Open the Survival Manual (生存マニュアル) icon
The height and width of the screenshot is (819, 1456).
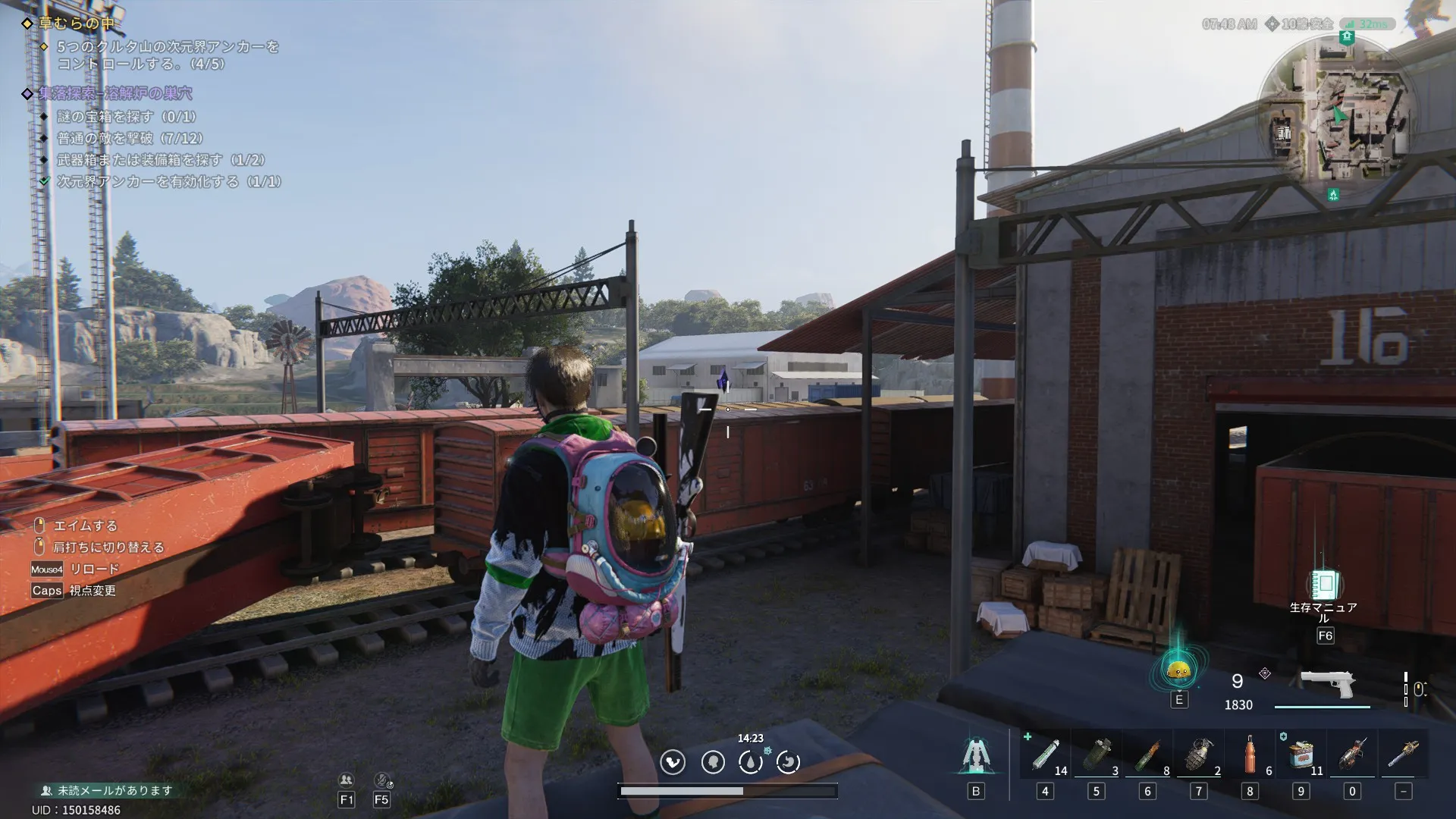point(1324,584)
